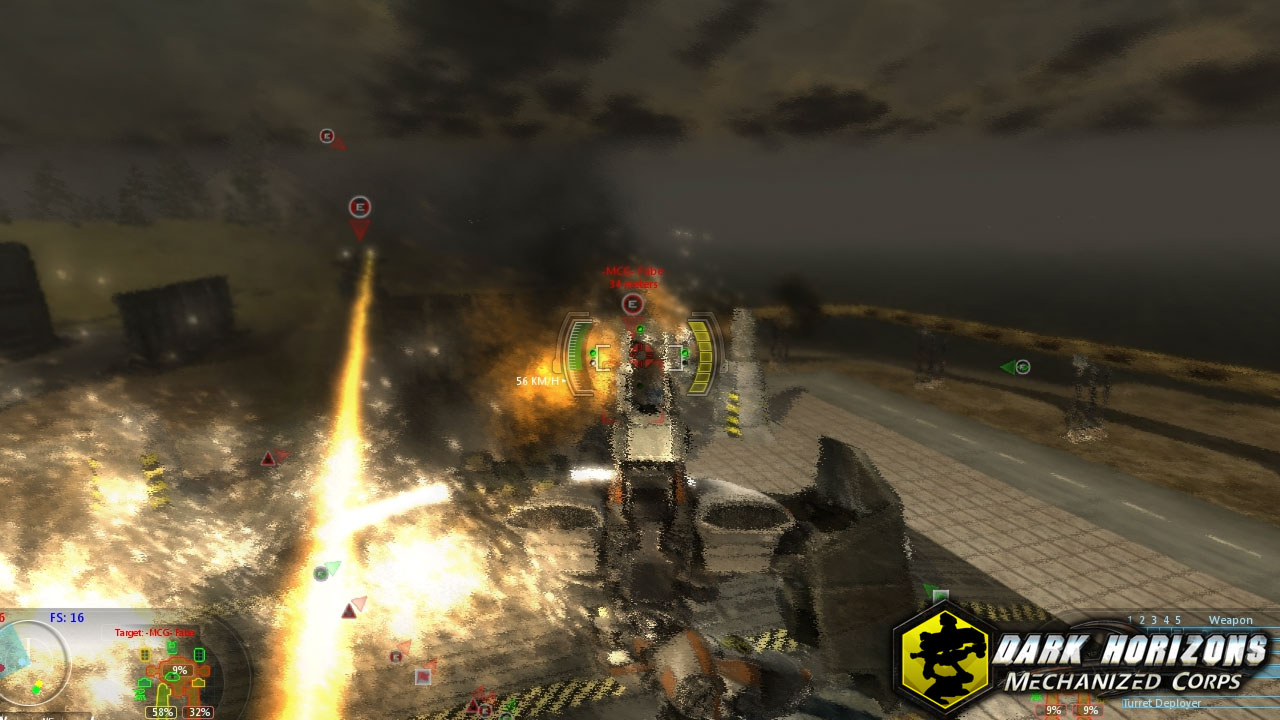Select weapon slot 5 in the weapon bar
The height and width of the screenshot is (720, 1280).
click(1179, 620)
